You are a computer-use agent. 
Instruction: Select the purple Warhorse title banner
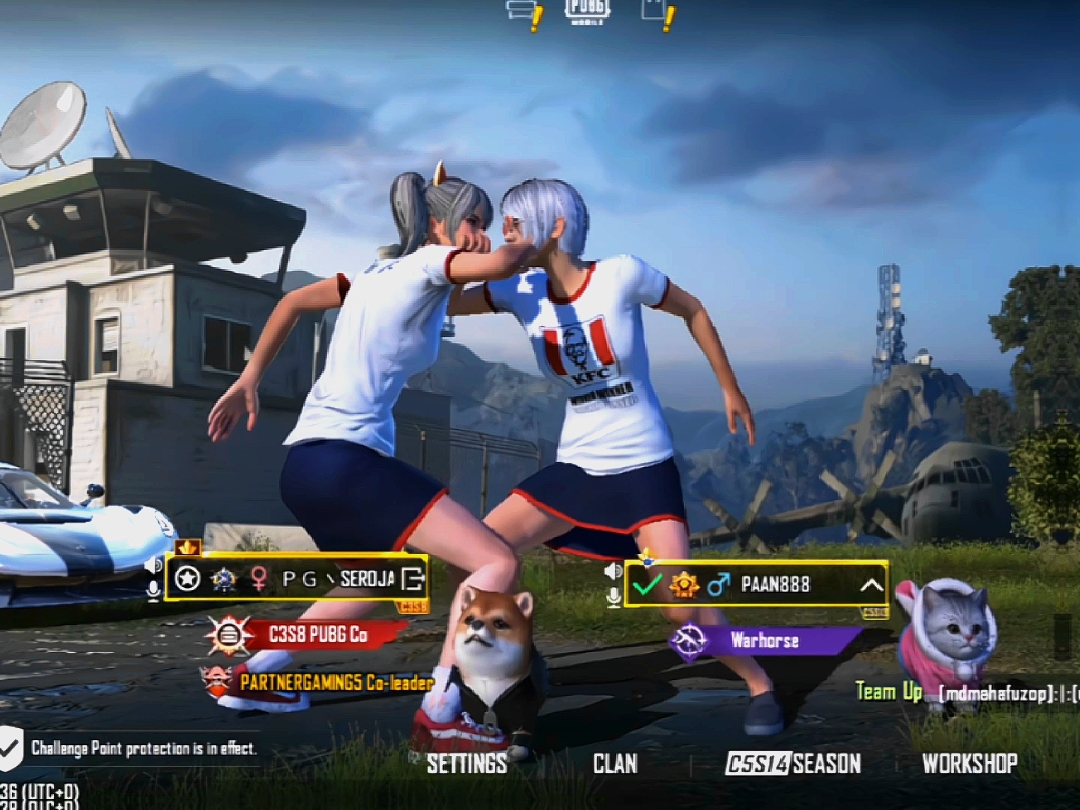pos(765,641)
